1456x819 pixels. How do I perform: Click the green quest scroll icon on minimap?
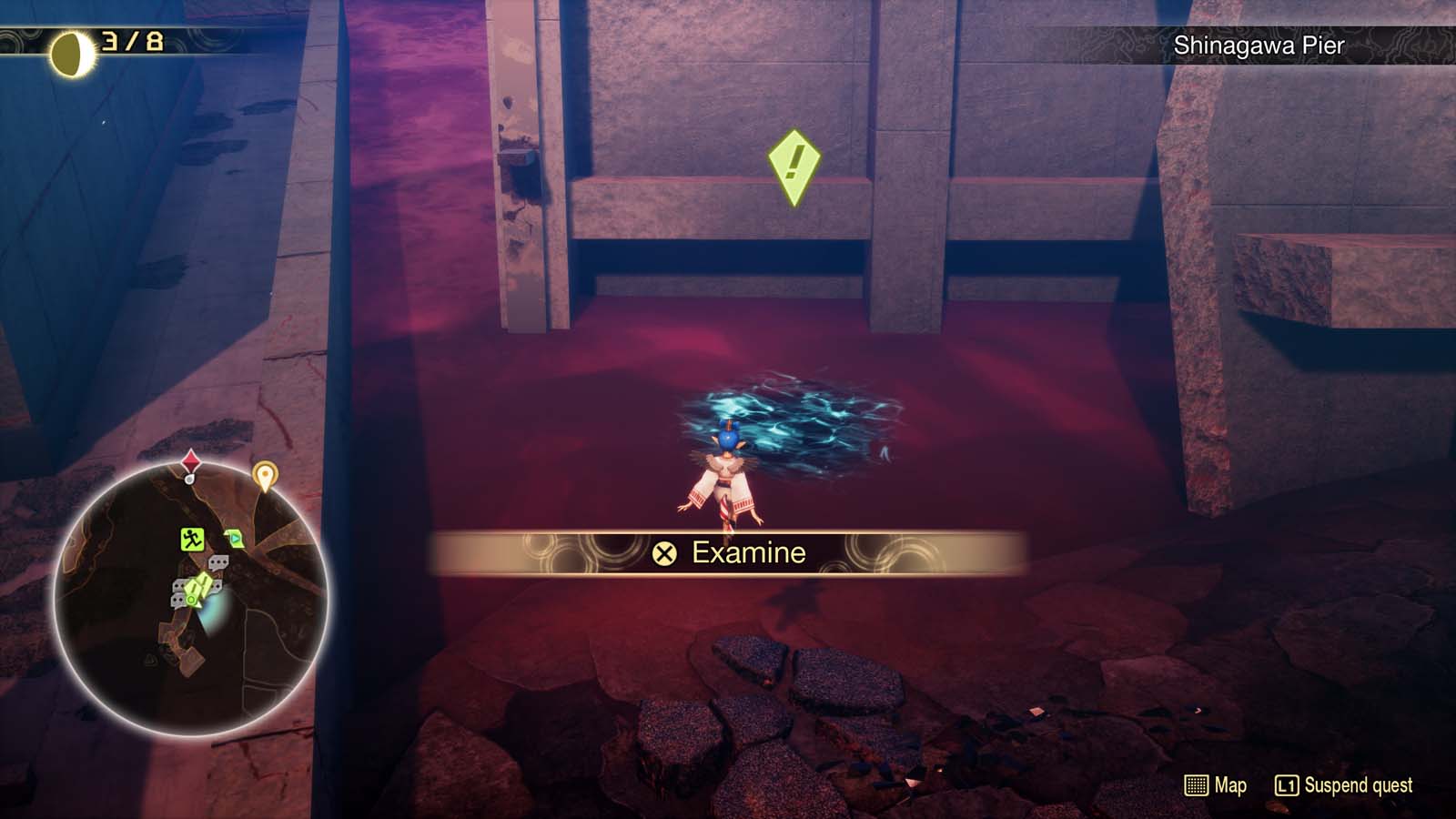pos(235,539)
